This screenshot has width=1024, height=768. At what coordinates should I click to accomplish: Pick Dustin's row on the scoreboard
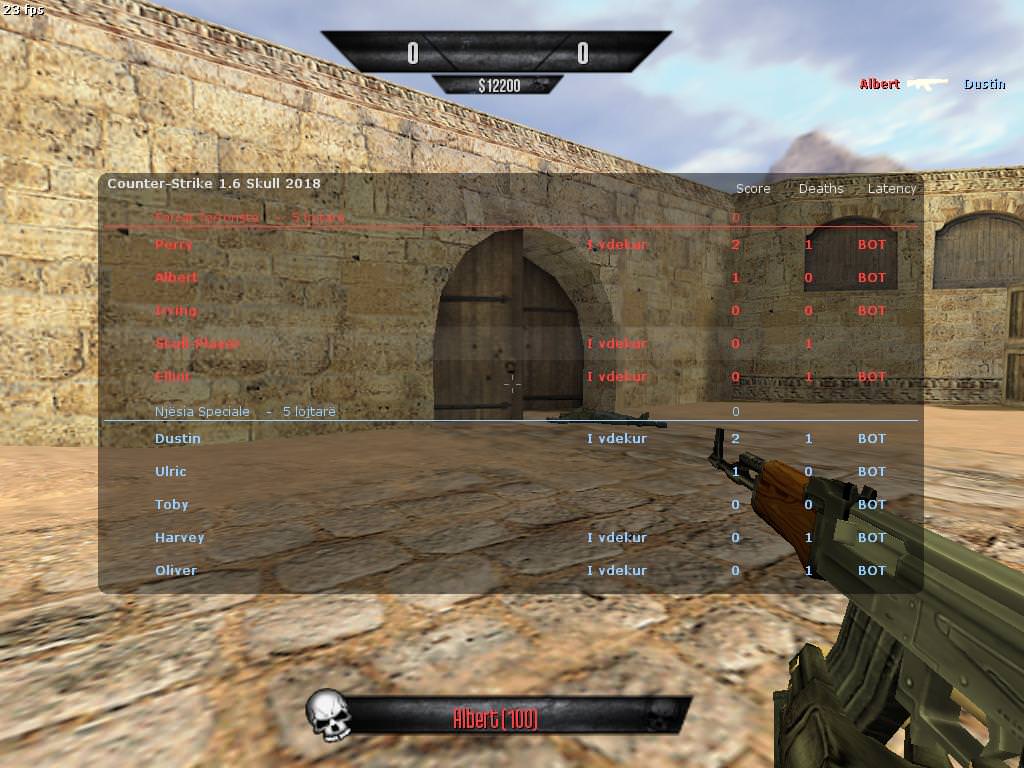click(x=178, y=438)
